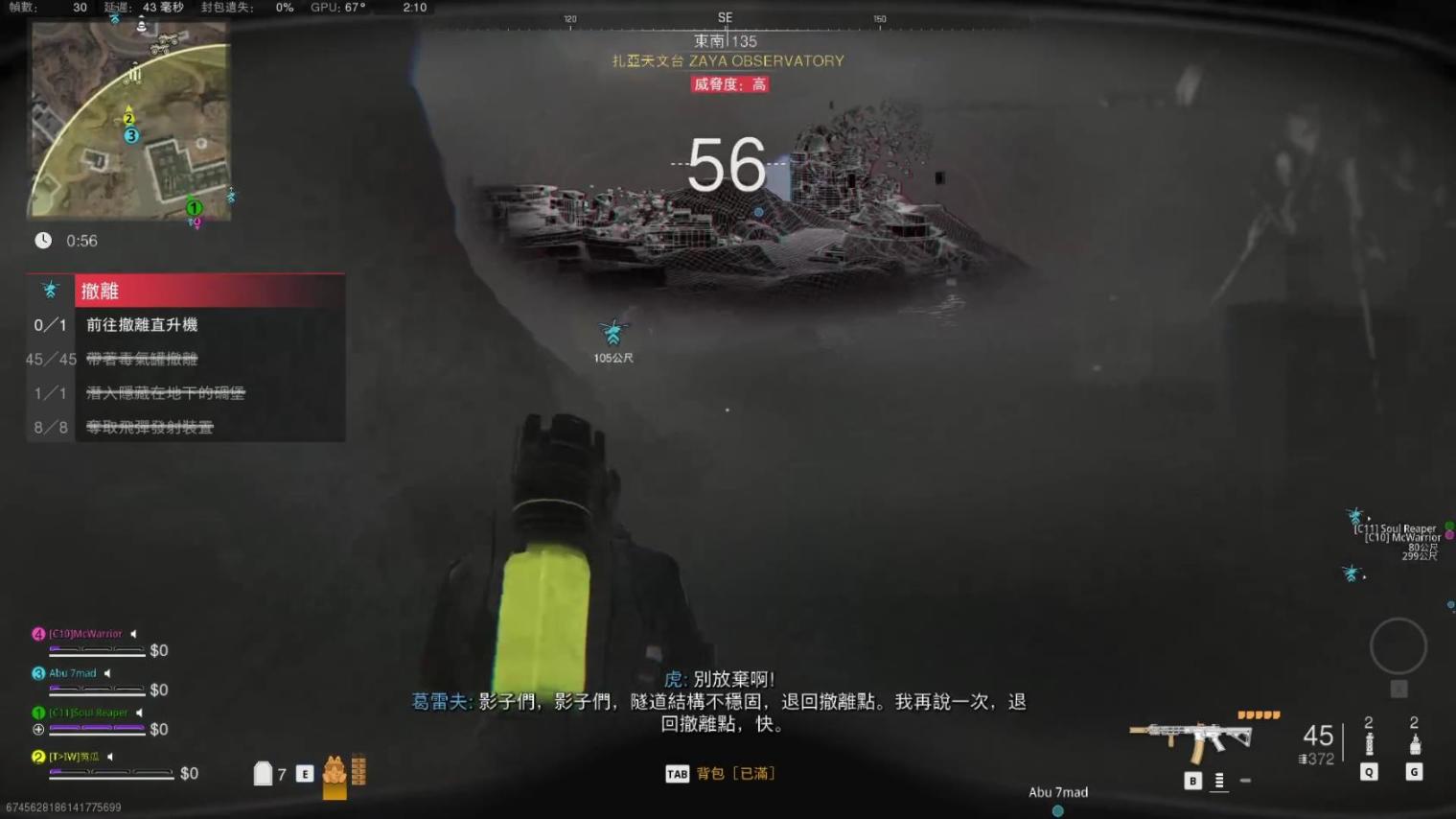This screenshot has width=1456, height=819.
Task: Mute the speaker toggle beside [C10]McWarrior
Action: [133, 634]
